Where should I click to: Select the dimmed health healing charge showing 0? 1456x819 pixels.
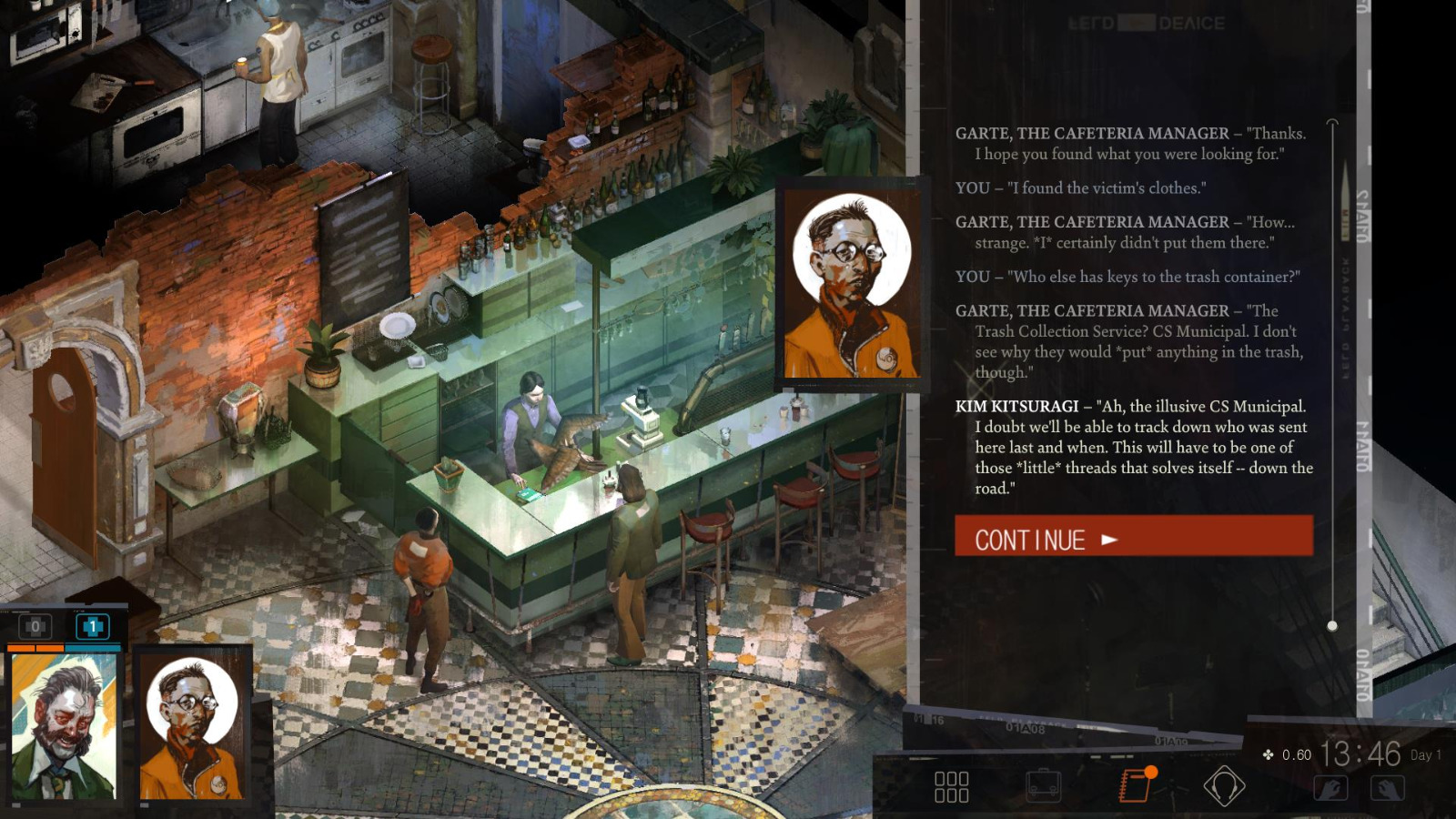point(36,626)
